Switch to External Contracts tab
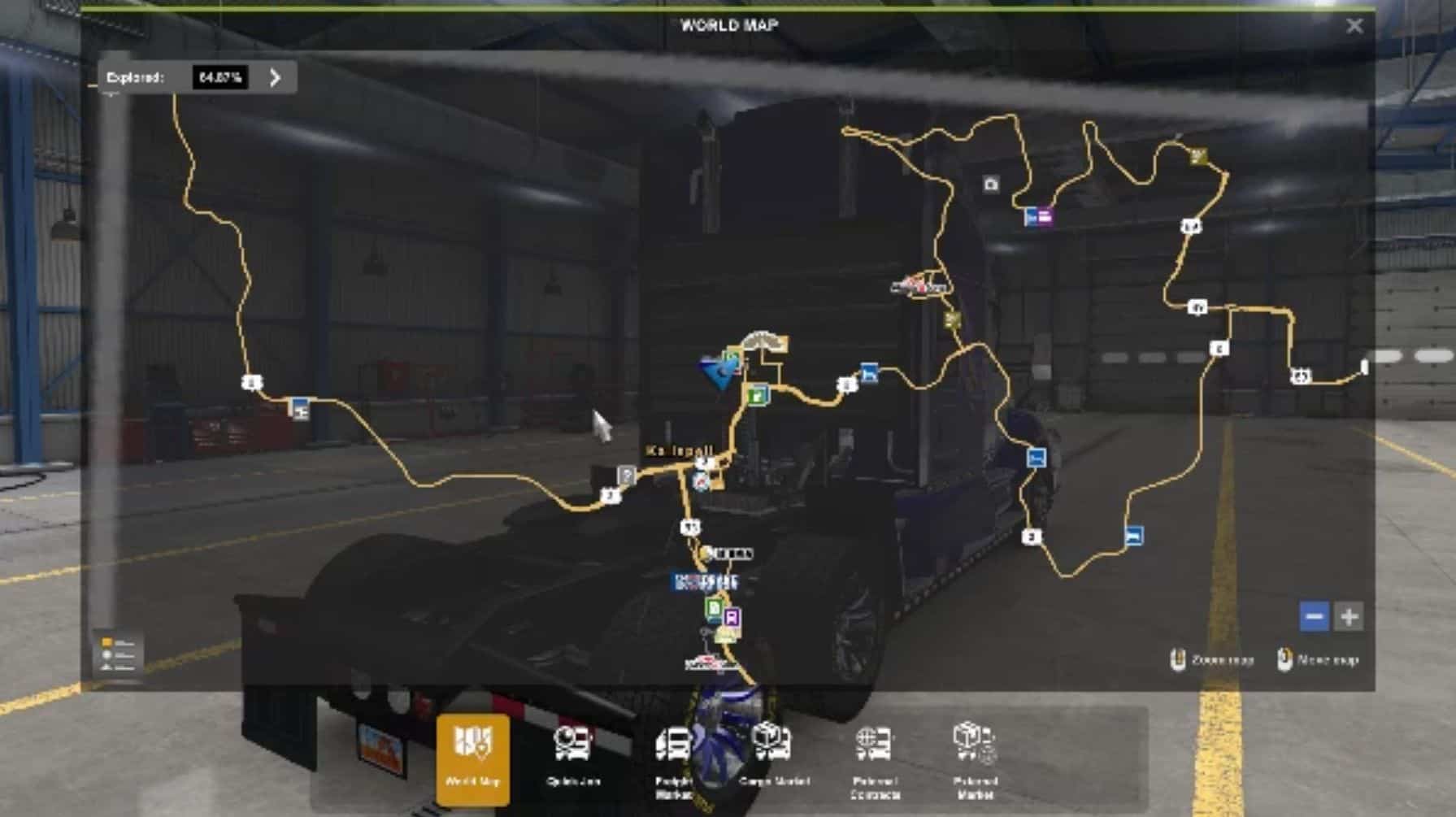This screenshot has width=1456, height=817. (x=874, y=759)
